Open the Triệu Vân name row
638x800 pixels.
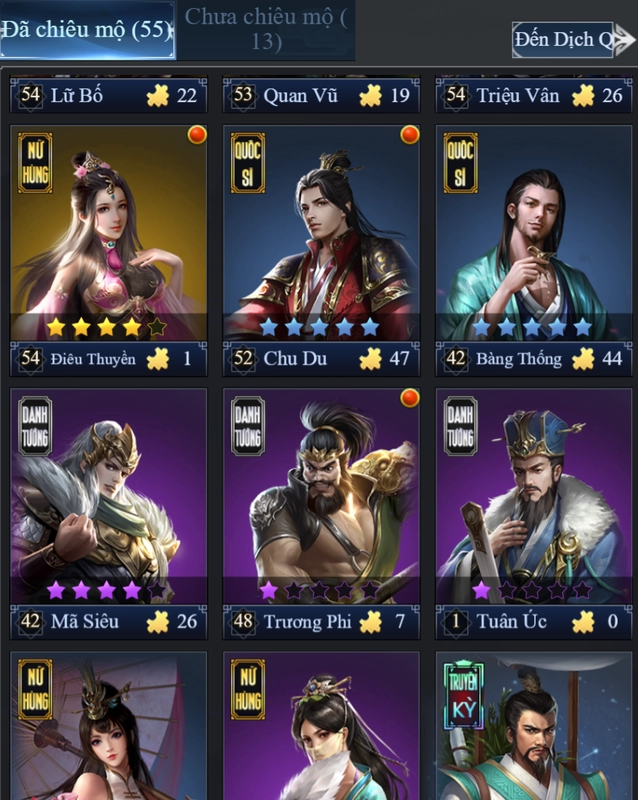pyautogui.click(x=534, y=96)
